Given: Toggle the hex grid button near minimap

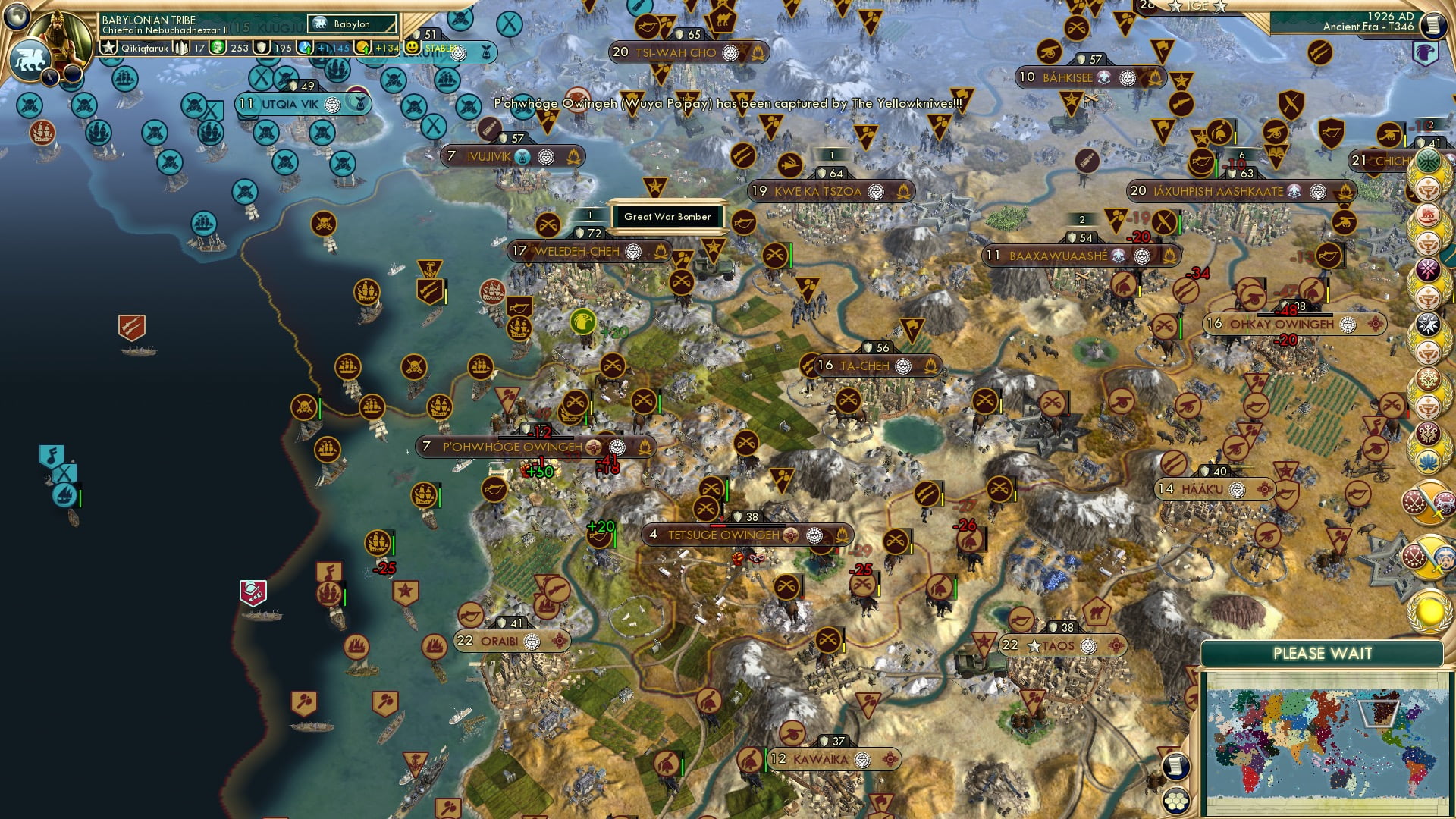Looking at the screenshot, I should pos(1176,800).
